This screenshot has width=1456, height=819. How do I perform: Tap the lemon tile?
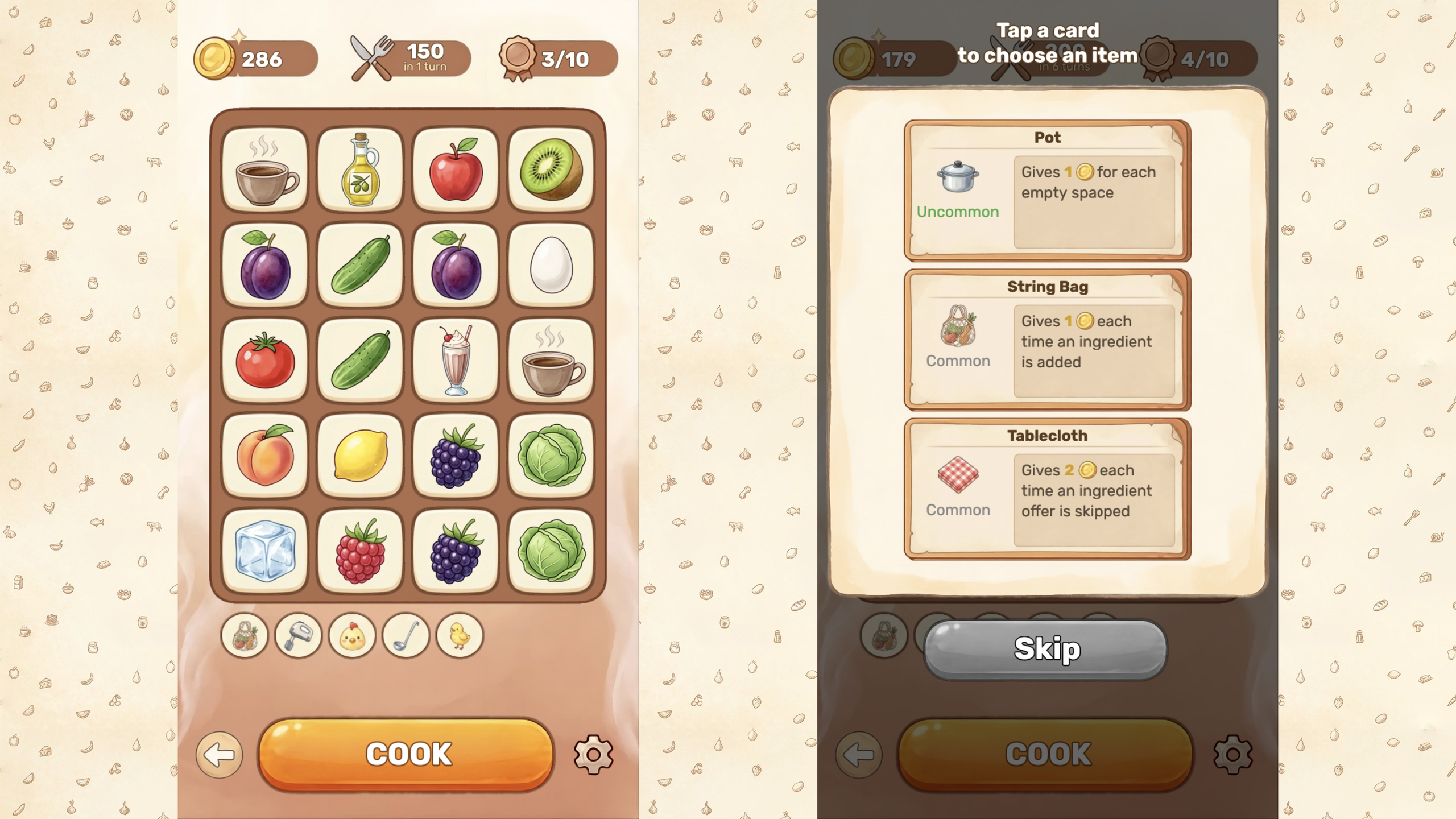[x=360, y=454]
